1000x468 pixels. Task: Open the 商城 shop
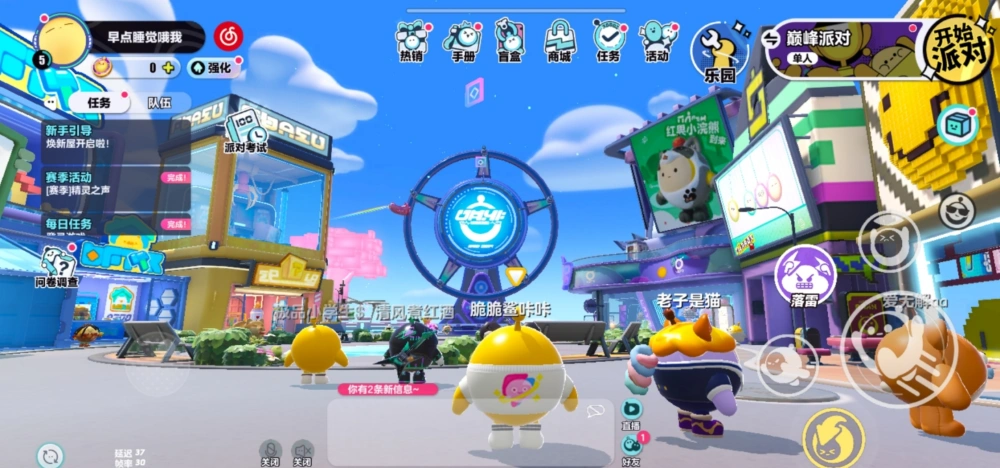point(559,40)
